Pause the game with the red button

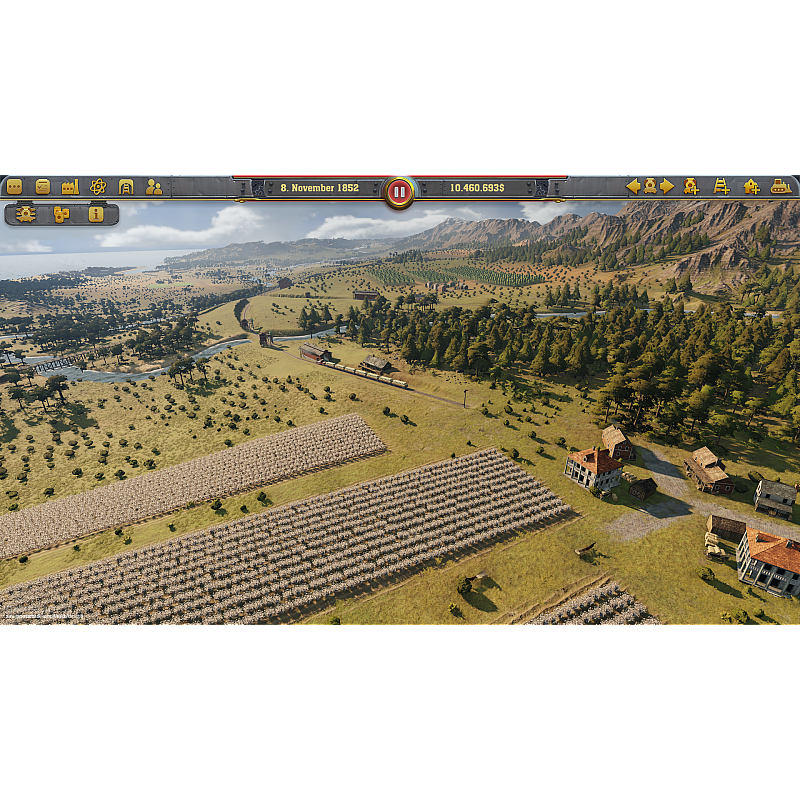pos(399,191)
